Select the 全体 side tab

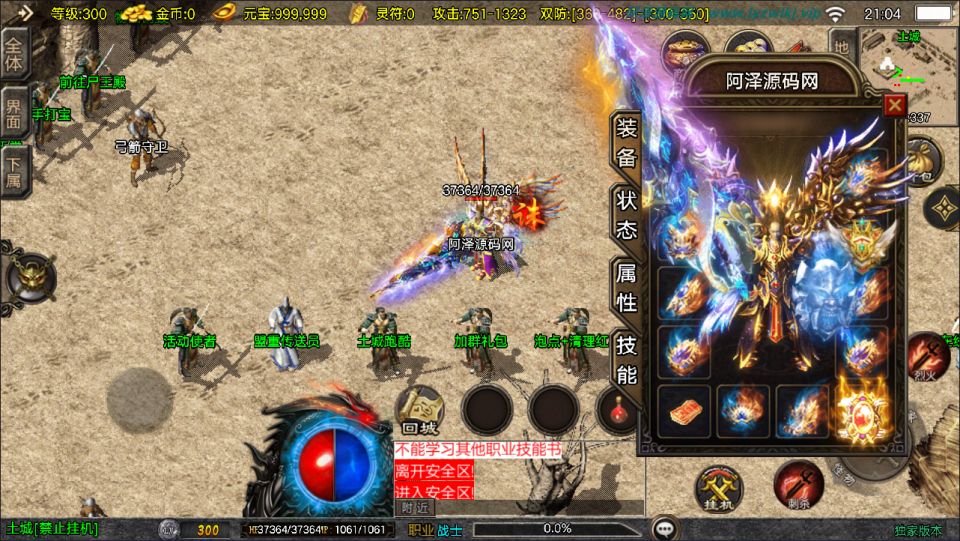(15, 48)
